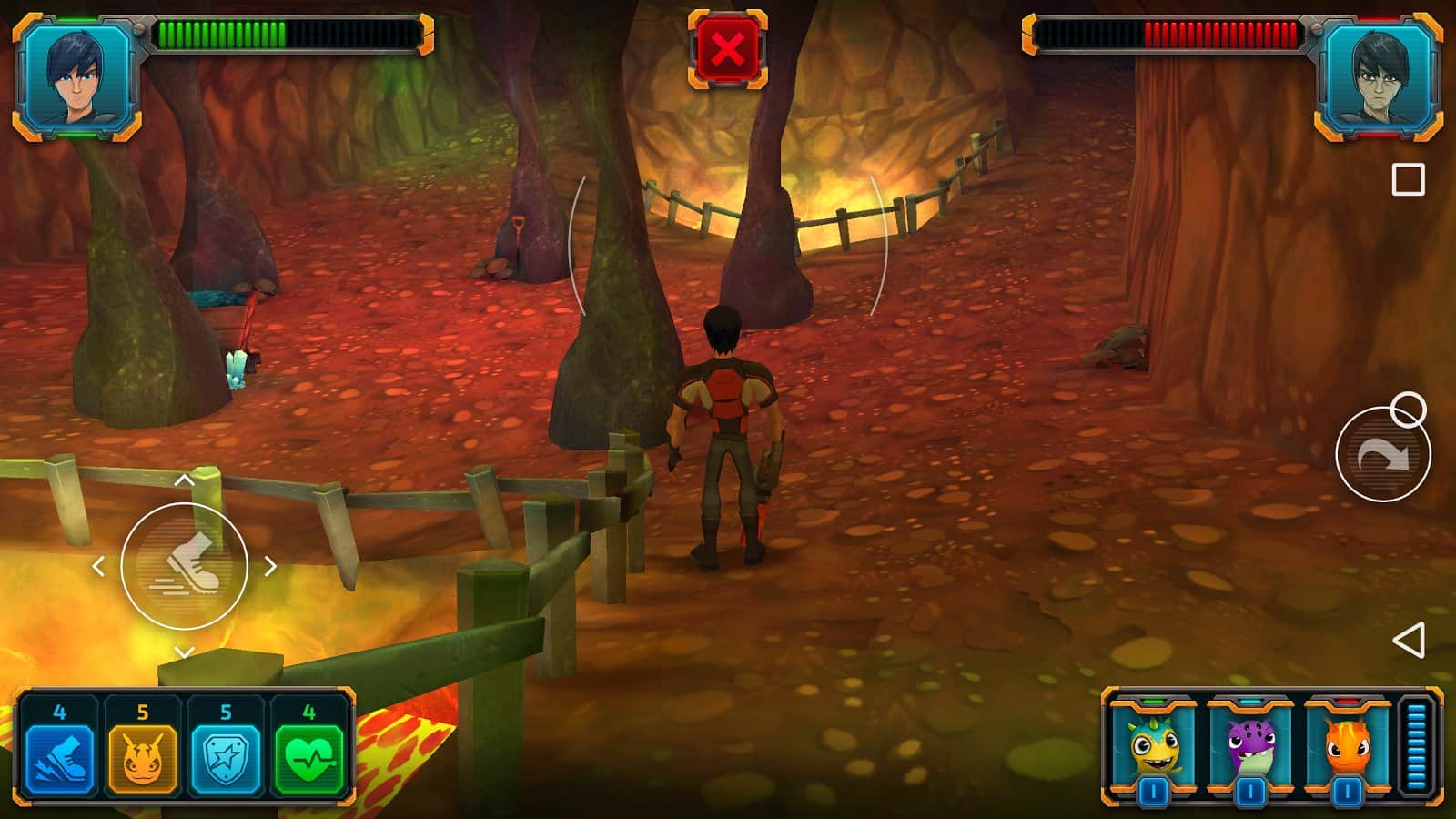Select the purple slug slot
Screen dimensions: 1456x819
click(x=1250, y=748)
